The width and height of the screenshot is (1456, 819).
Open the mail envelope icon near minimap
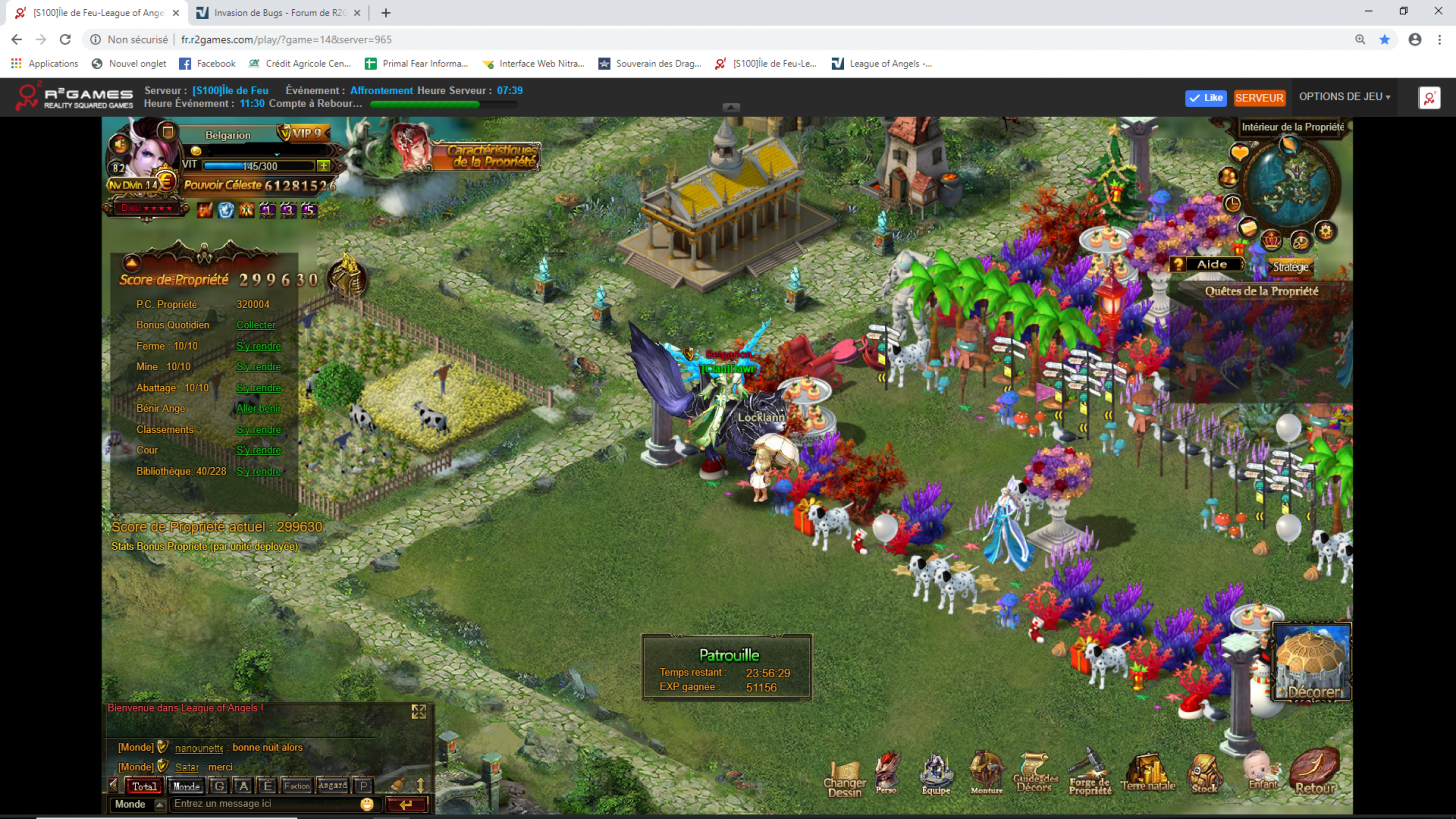tap(1247, 226)
